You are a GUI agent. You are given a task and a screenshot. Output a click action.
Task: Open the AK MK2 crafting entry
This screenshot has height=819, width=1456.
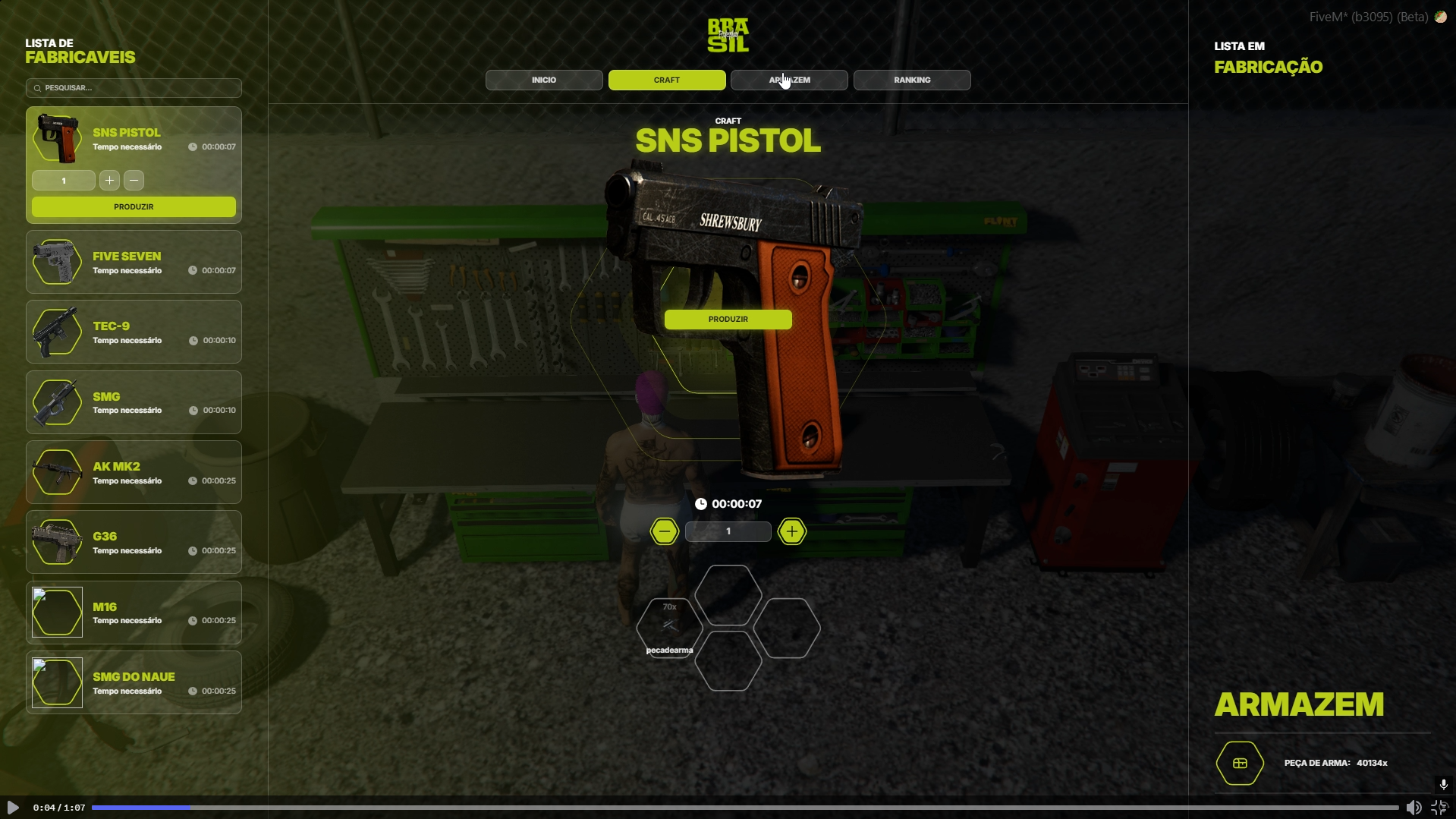click(134, 472)
